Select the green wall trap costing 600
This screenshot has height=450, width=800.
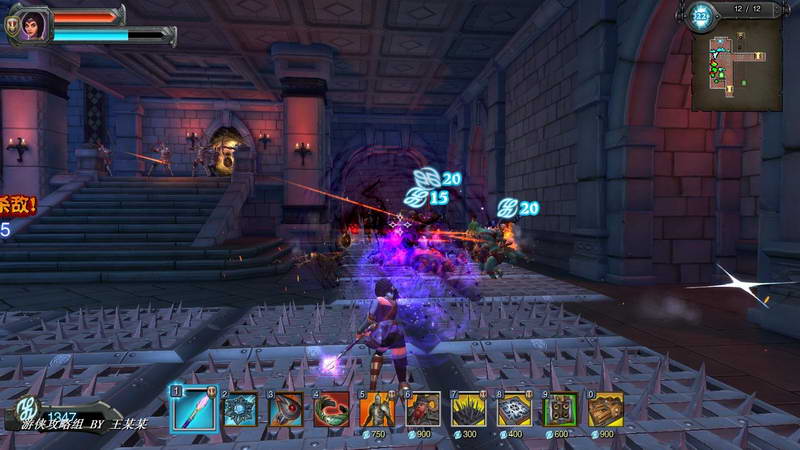click(x=560, y=409)
